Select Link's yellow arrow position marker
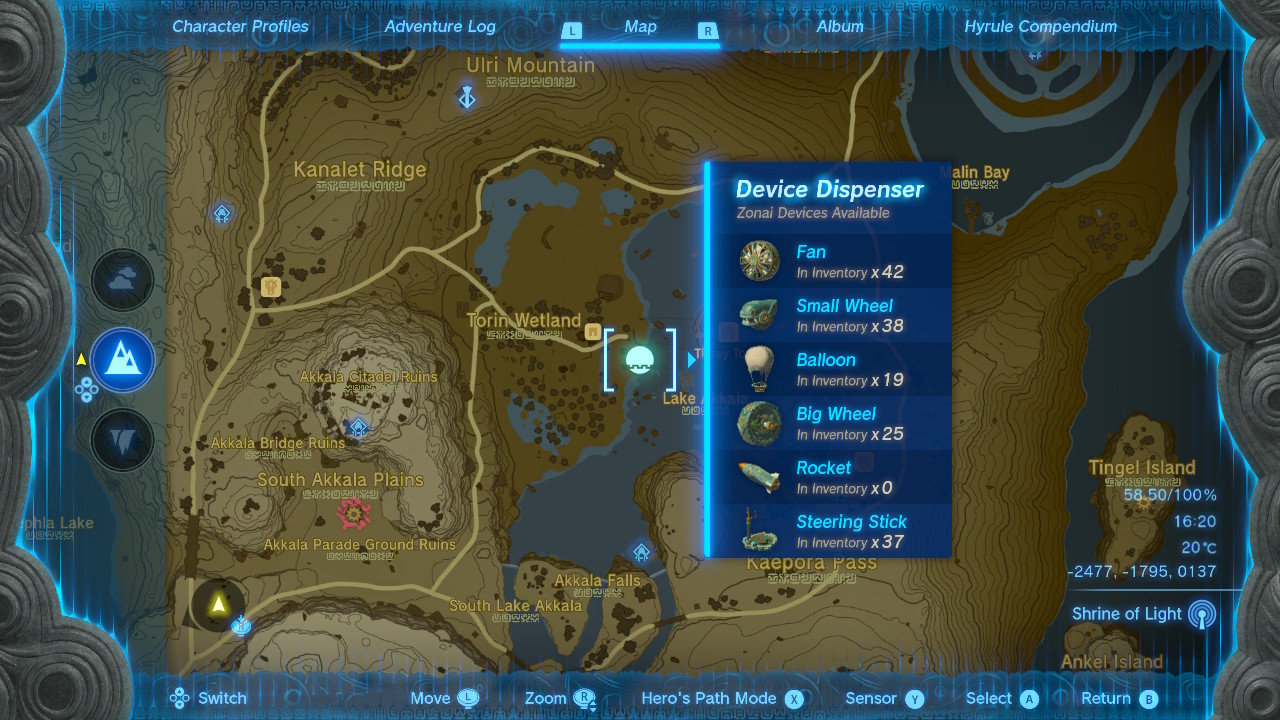The height and width of the screenshot is (720, 1280). click(218, 604)
